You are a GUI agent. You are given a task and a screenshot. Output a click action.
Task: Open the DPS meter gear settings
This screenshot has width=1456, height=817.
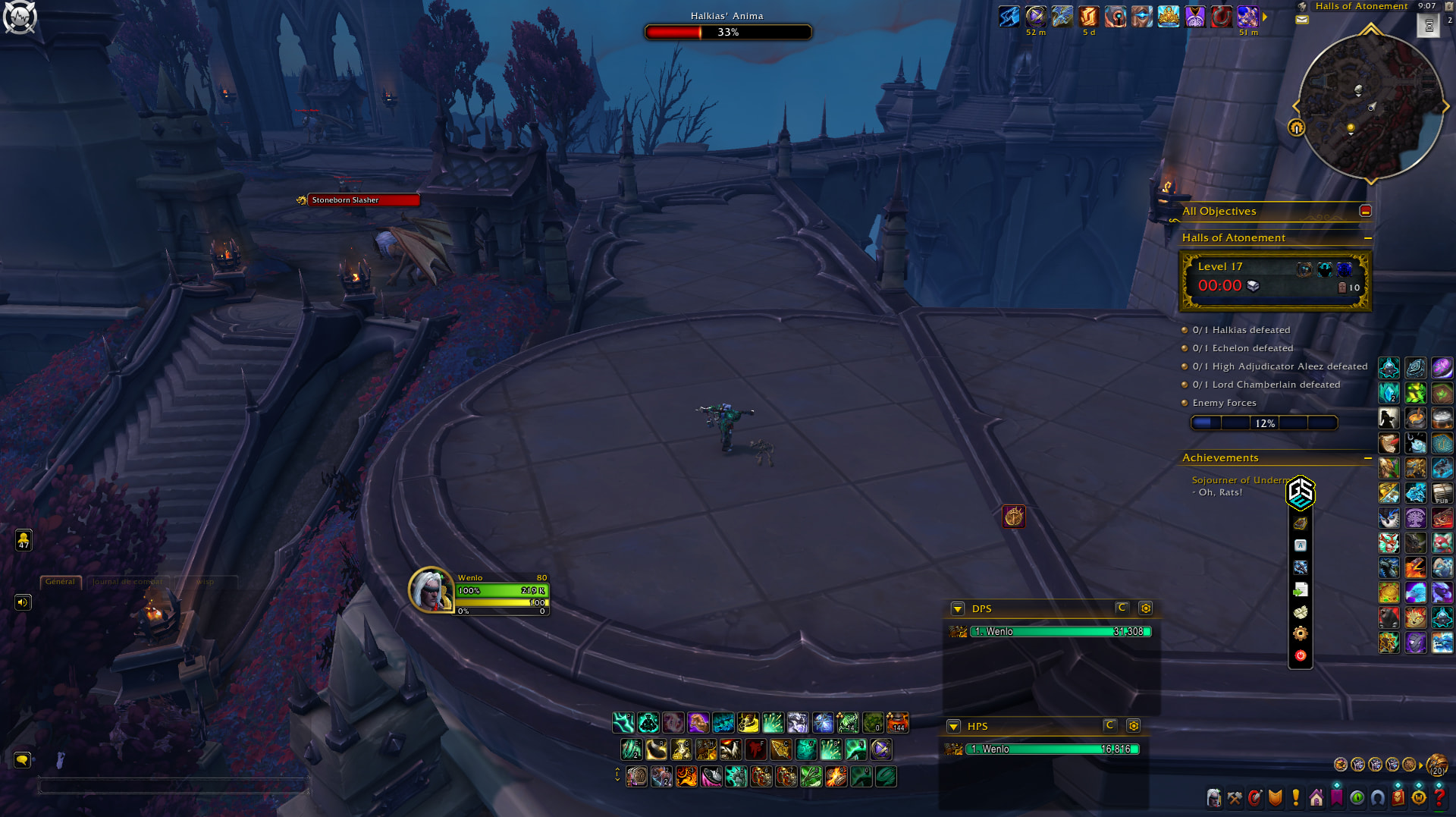(1146, 608)
